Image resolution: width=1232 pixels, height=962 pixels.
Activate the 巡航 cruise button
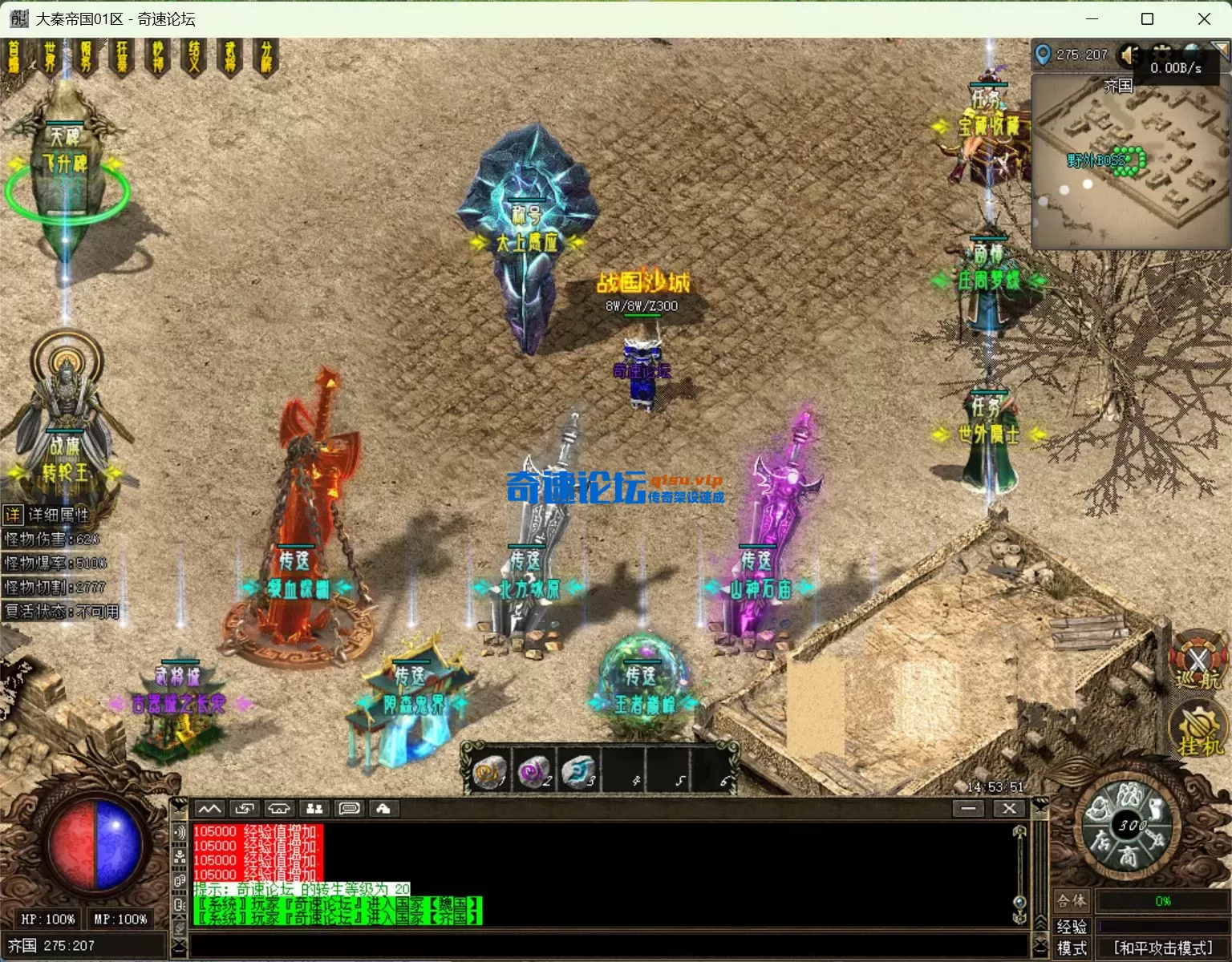pos(1198,662)
